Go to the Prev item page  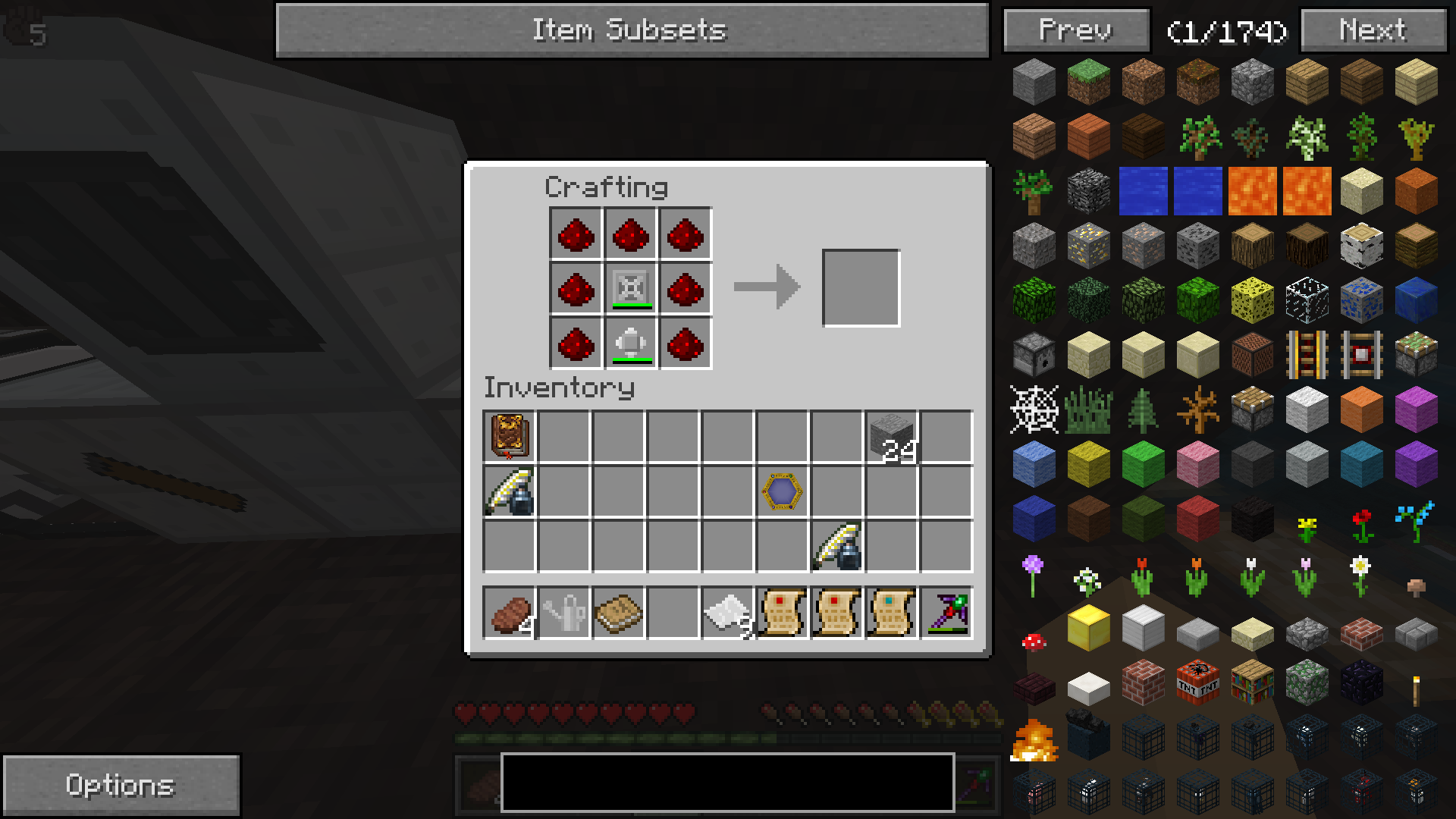[x=1076, y=30]
